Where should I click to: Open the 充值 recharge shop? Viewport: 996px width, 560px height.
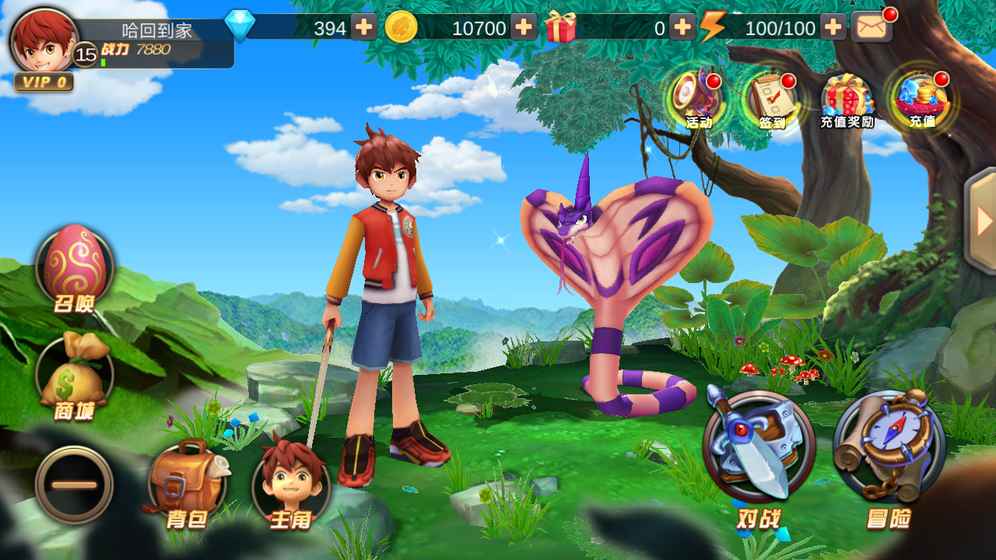click(x=921, y=98)
